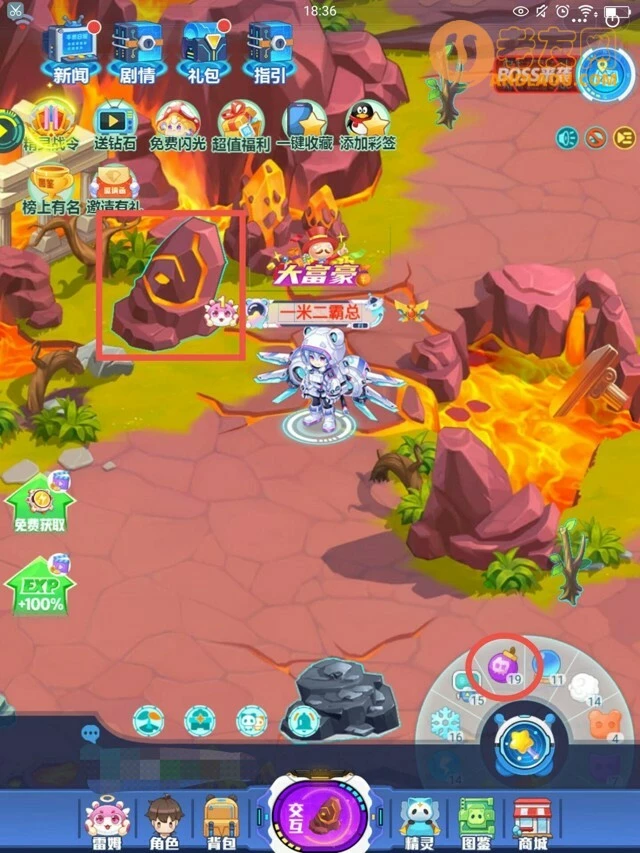Open the 邀请有礼 invitation reward
The height and width of the screenshot is (853, 640).
coord(113,188)
